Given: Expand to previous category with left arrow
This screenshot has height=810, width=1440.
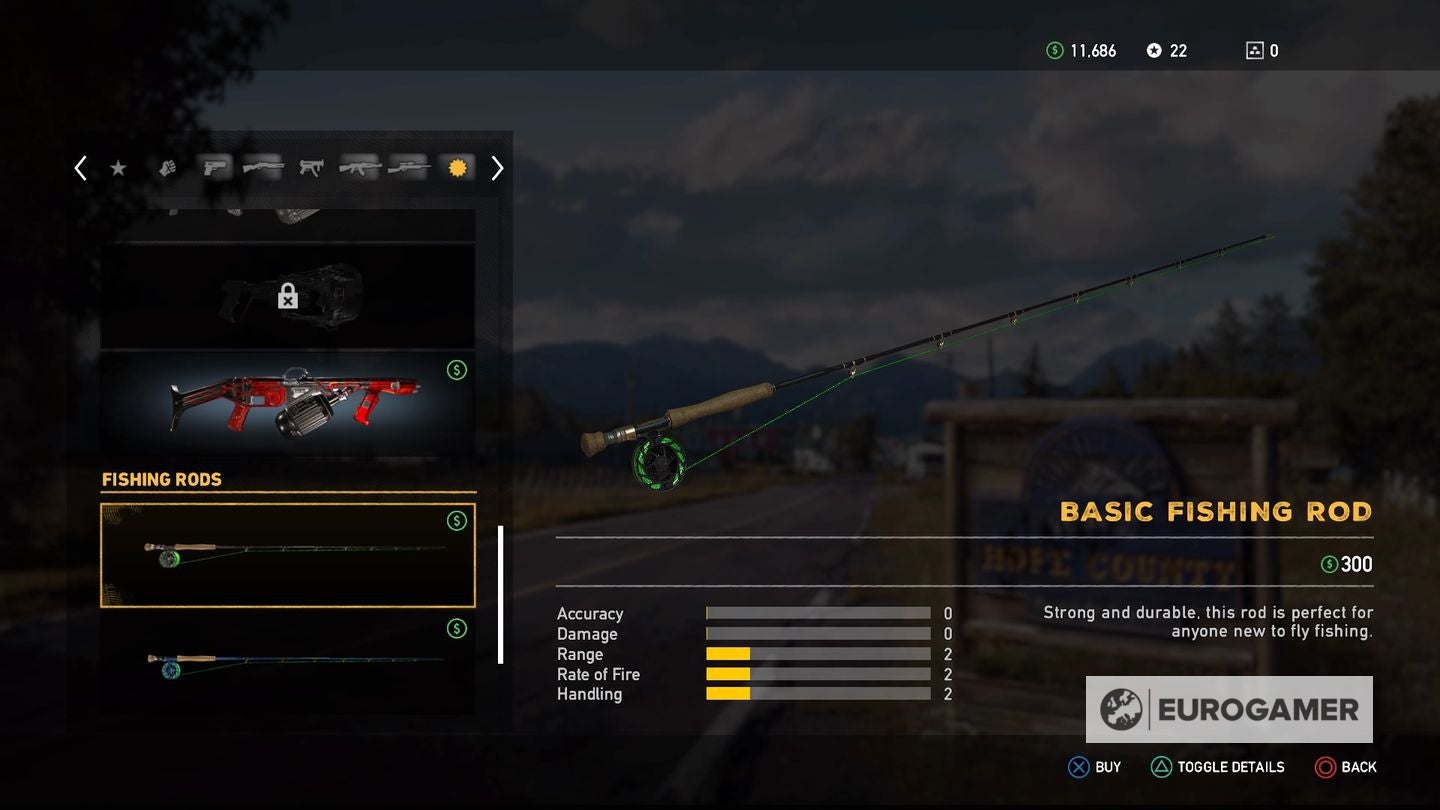Looking at the screenshot, I should (x=80, y=168).
